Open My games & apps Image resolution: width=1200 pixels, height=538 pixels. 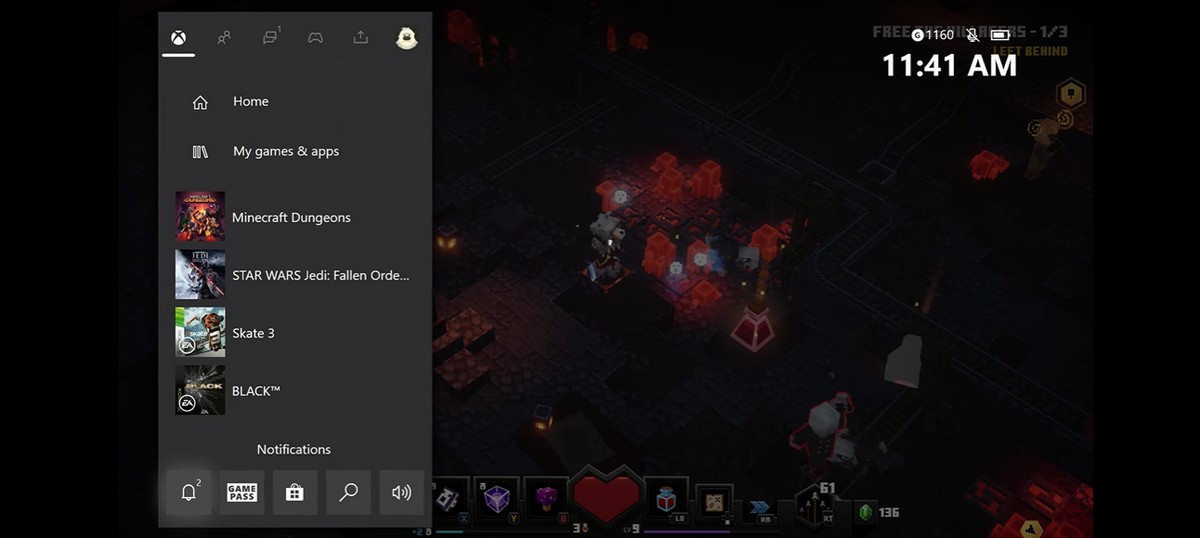(x=285, y=152)
